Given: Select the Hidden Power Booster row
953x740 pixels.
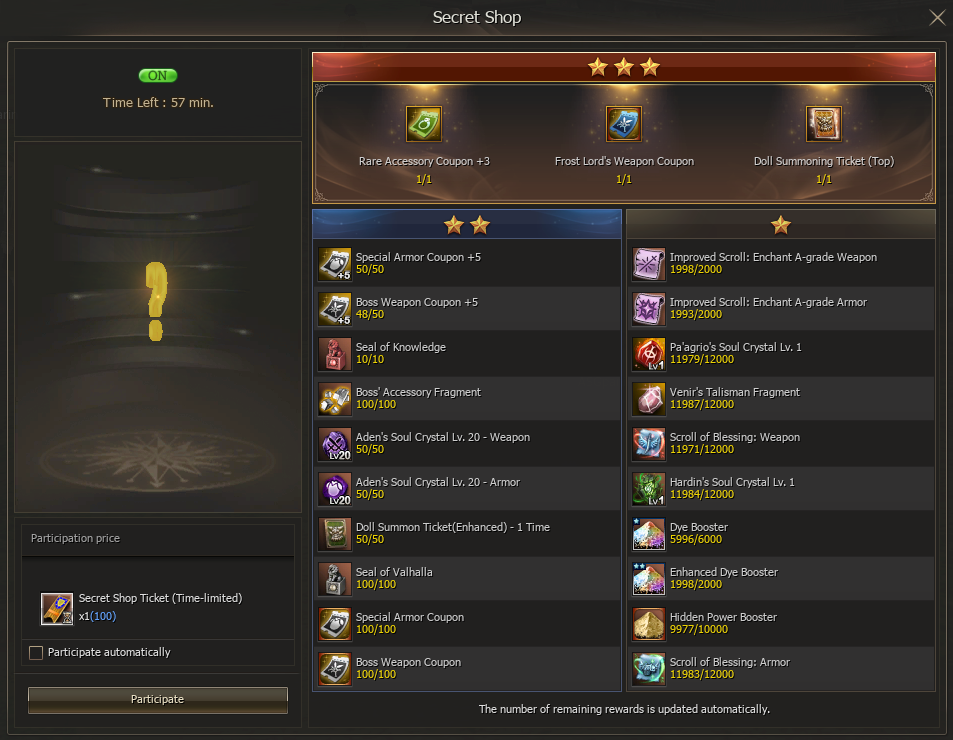Looking at the screenshot, I should (x=780, y=625).
